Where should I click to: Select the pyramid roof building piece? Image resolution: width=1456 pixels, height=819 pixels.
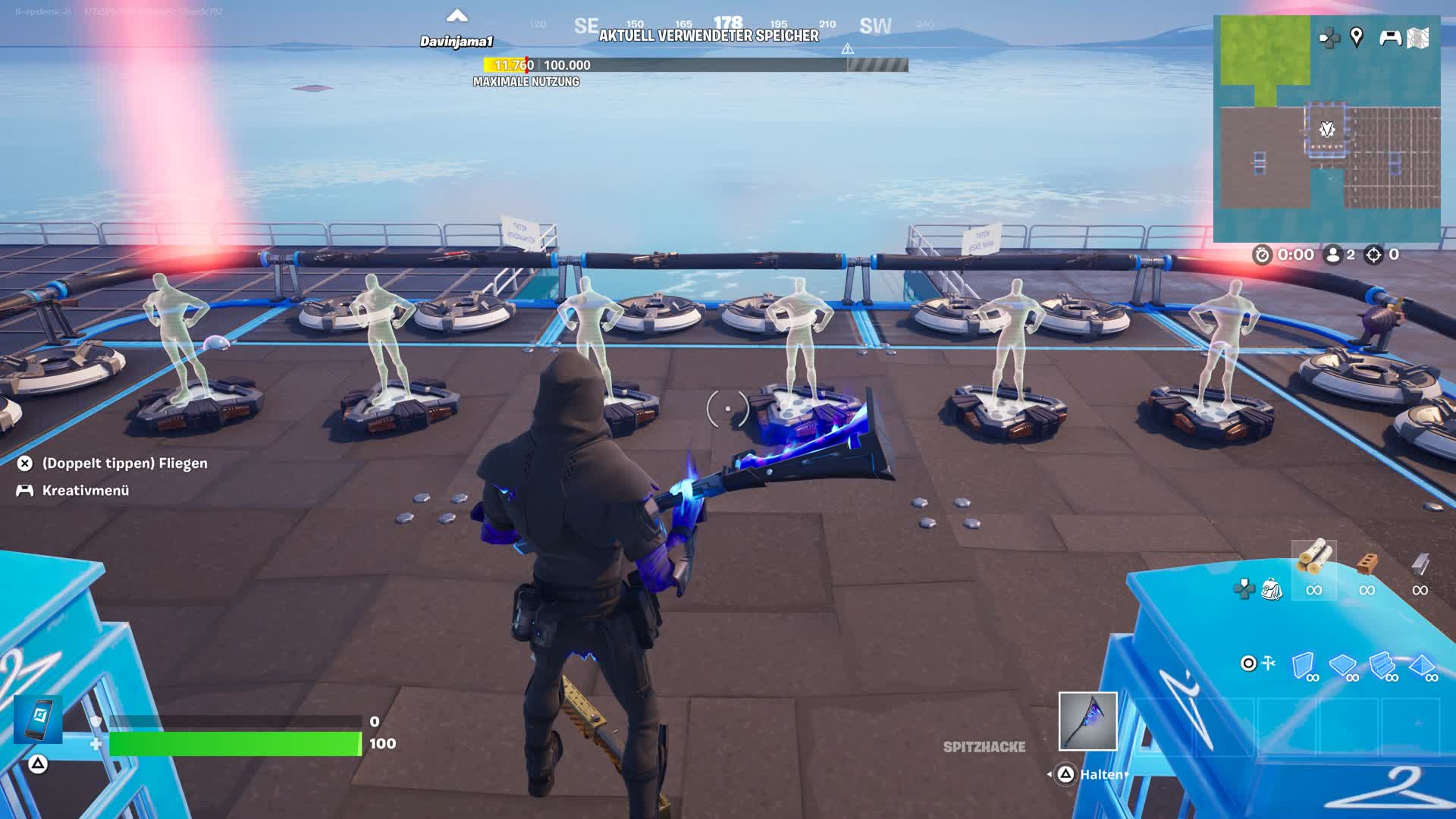click(1422, 666)
